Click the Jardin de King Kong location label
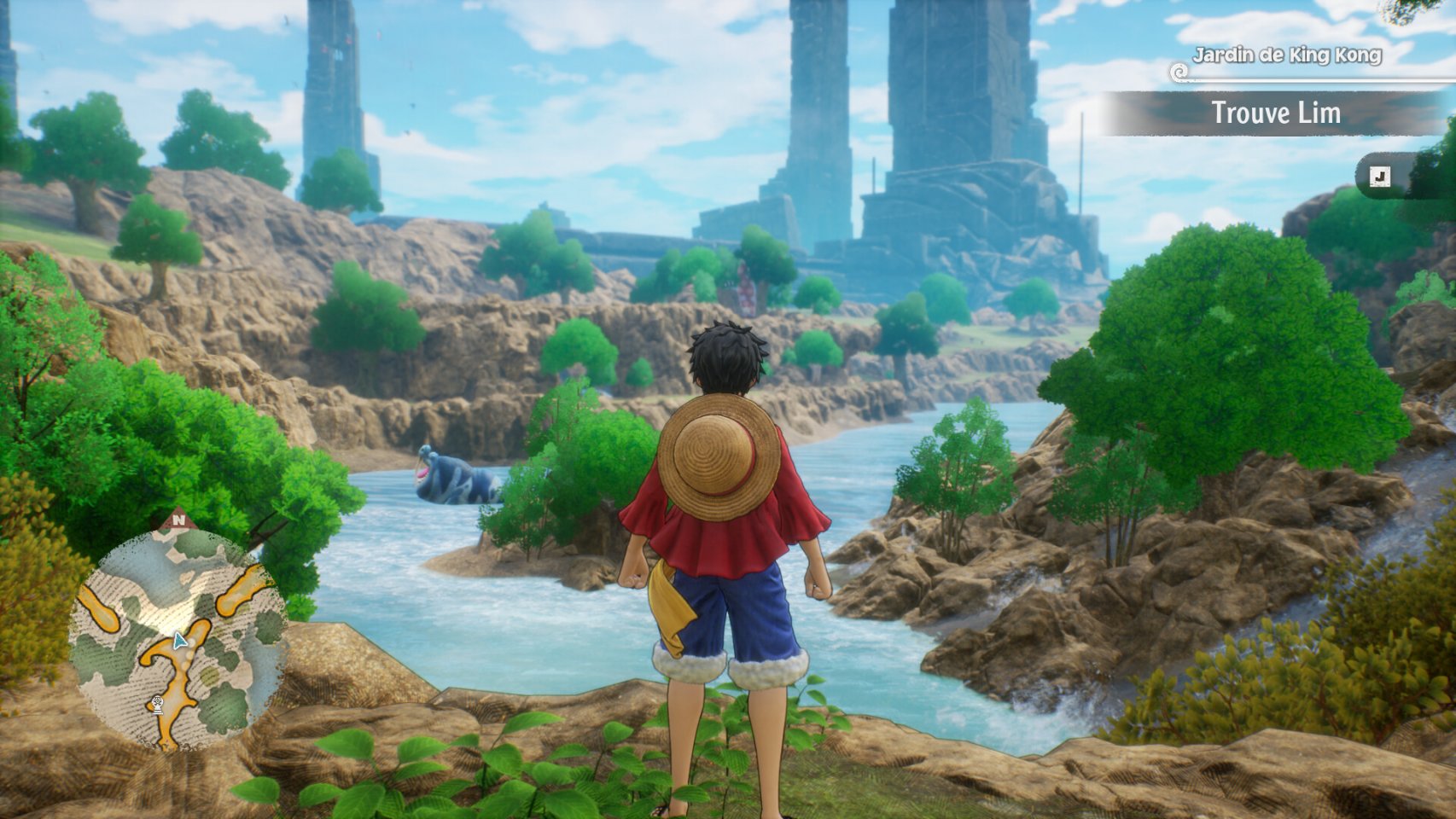Viewport: 1456px width, 819px height. 1286,55
